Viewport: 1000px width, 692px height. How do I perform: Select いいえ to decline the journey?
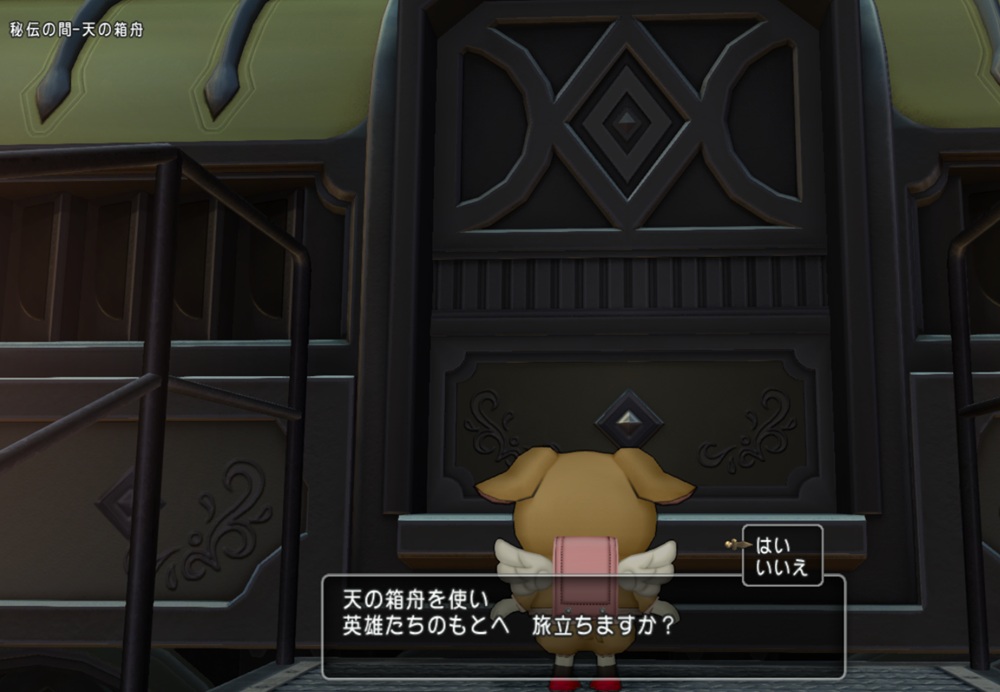(781, 568)
